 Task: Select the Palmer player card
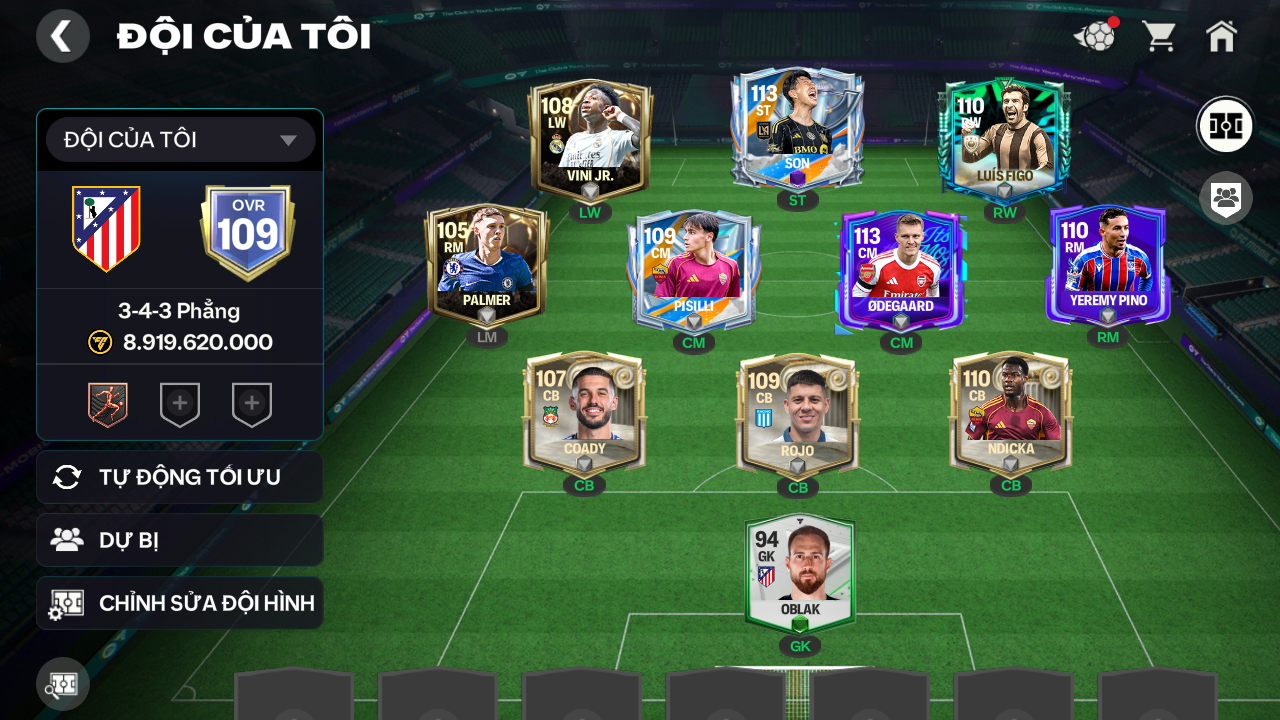click(487, 265)
